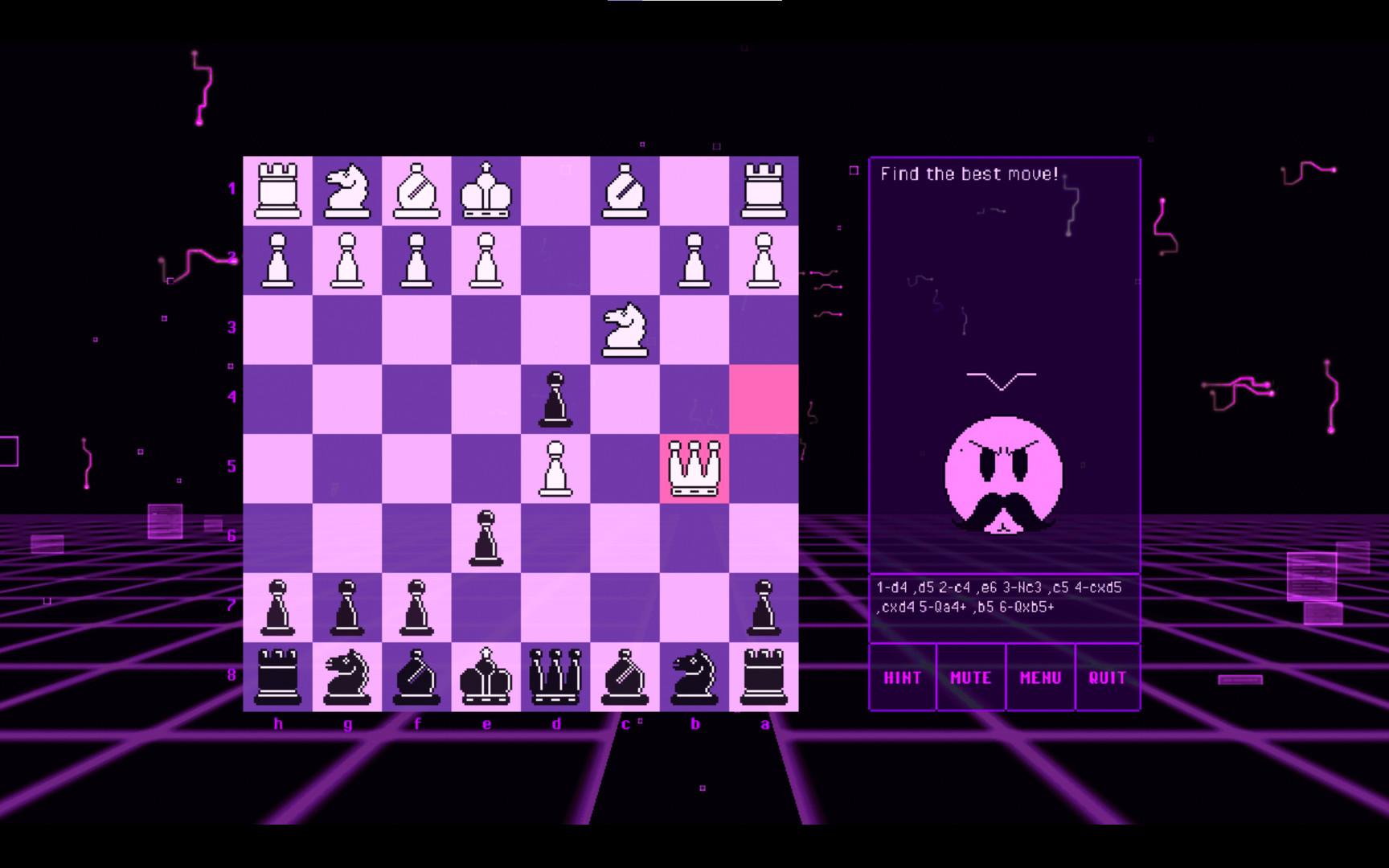Open the MENU
Screen dimensions: 1389x868
[1040, 678]
